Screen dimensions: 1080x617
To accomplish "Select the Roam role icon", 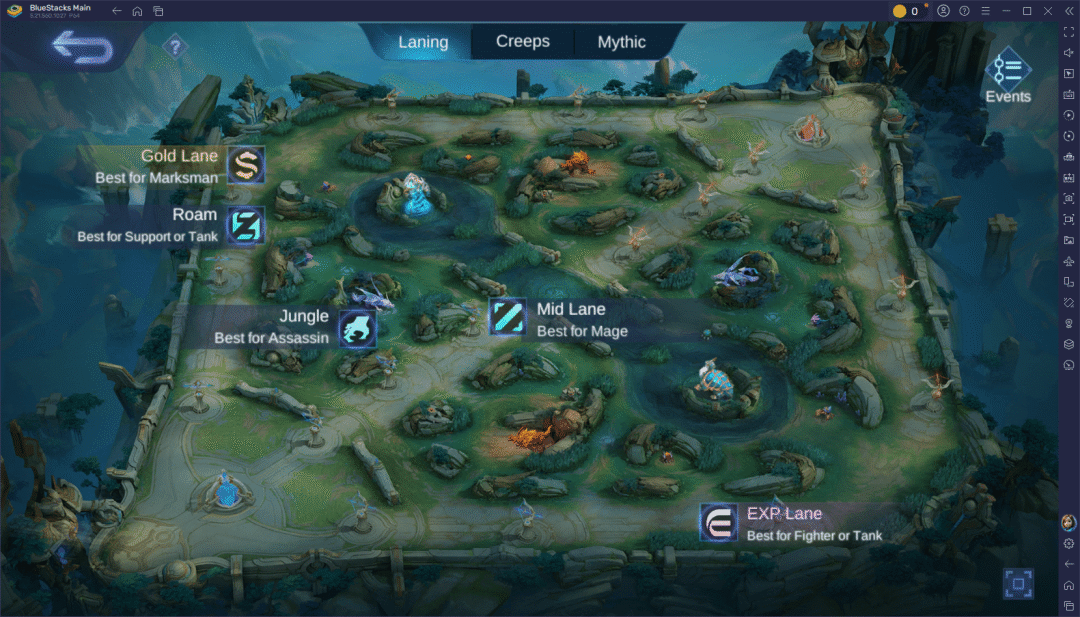I will (x=246, y=225).
